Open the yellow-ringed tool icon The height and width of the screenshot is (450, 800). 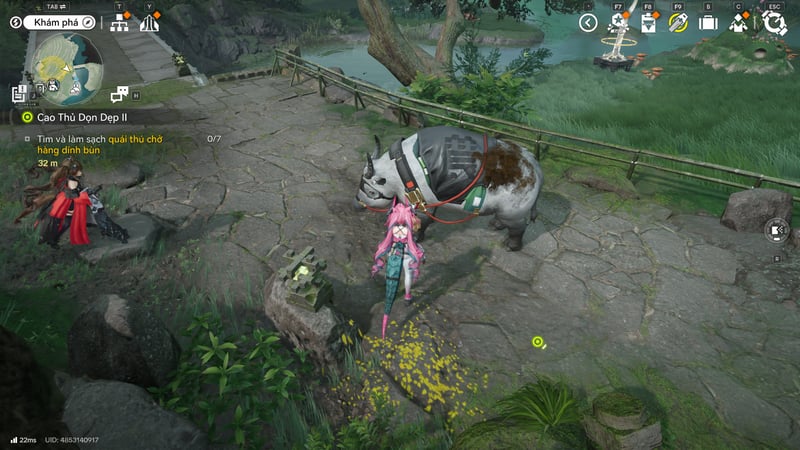pyautogui.click(x=678, y=23)
